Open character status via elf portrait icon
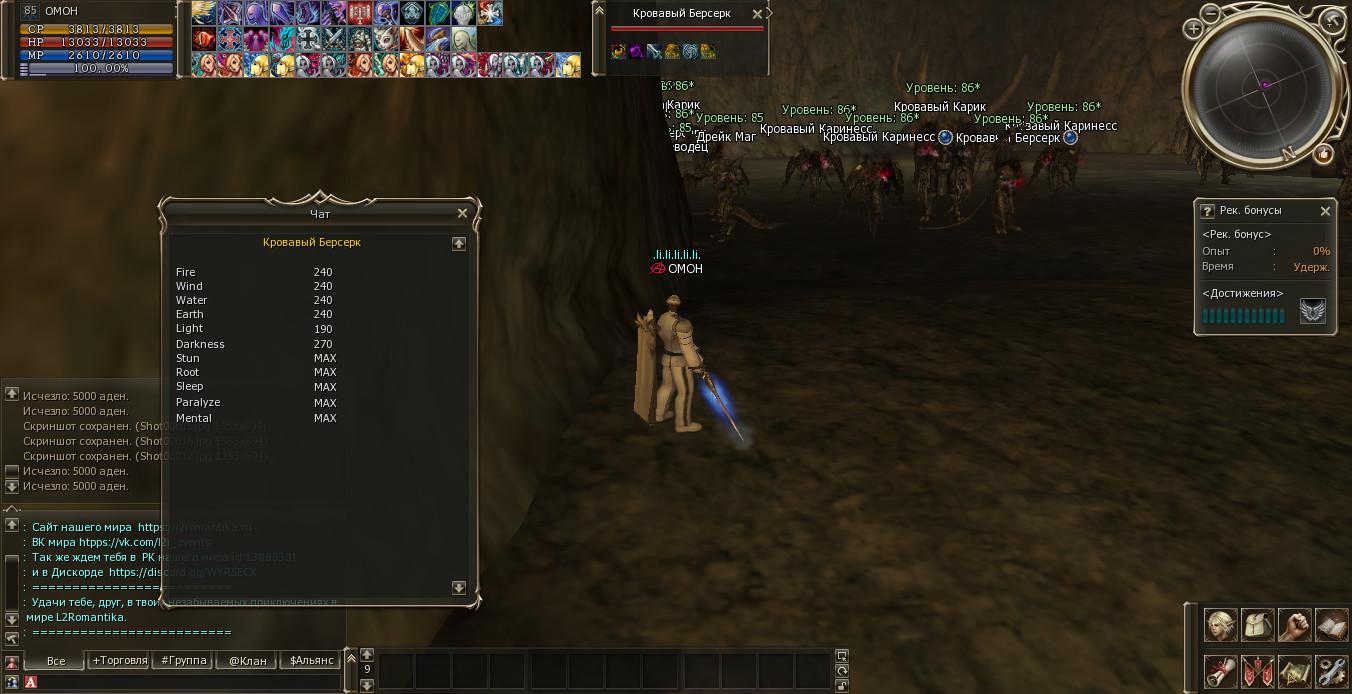This screenshot has height=694, width=1352. pos(1220,625)
